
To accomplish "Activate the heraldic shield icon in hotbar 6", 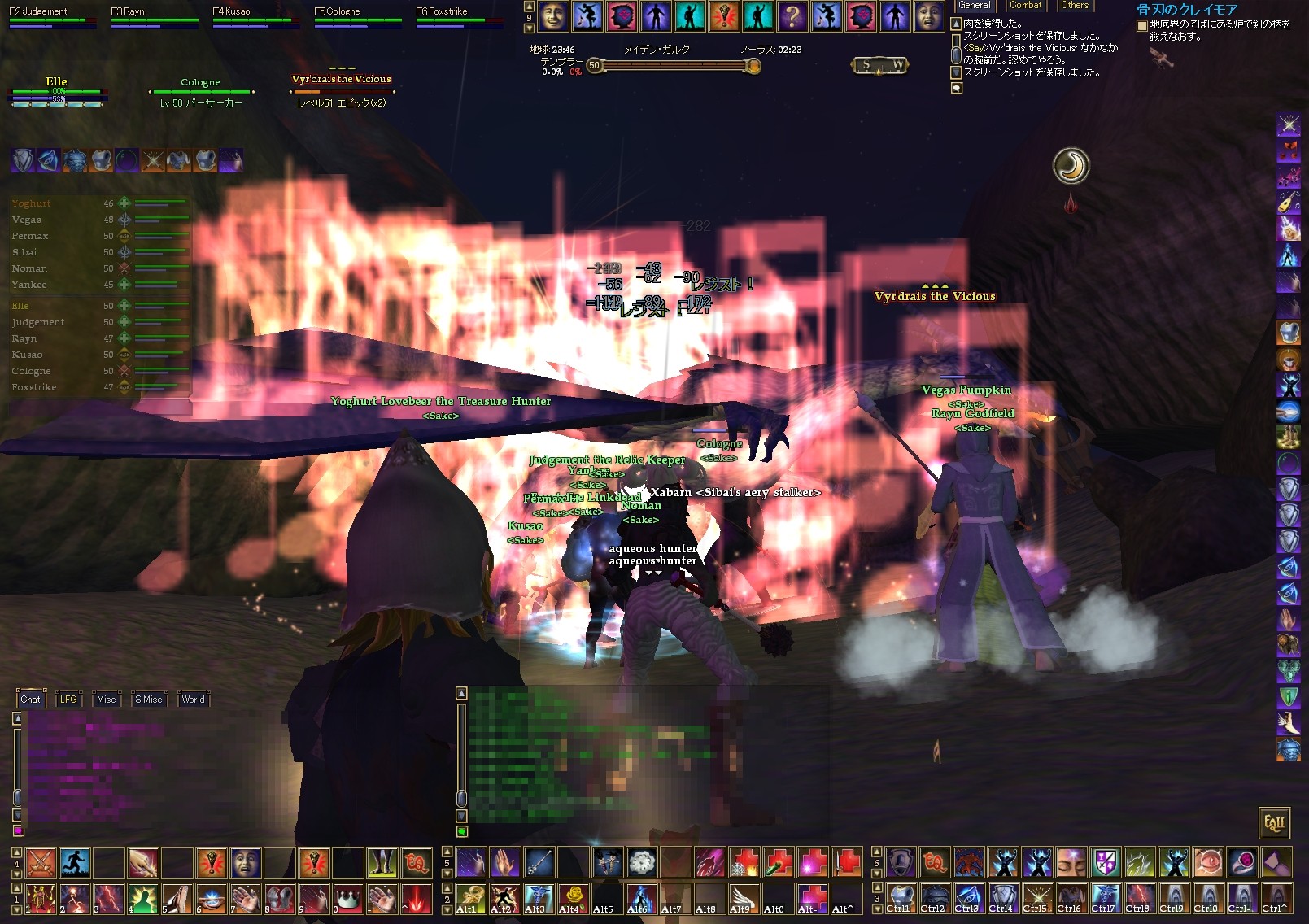I will (1106, 862).
